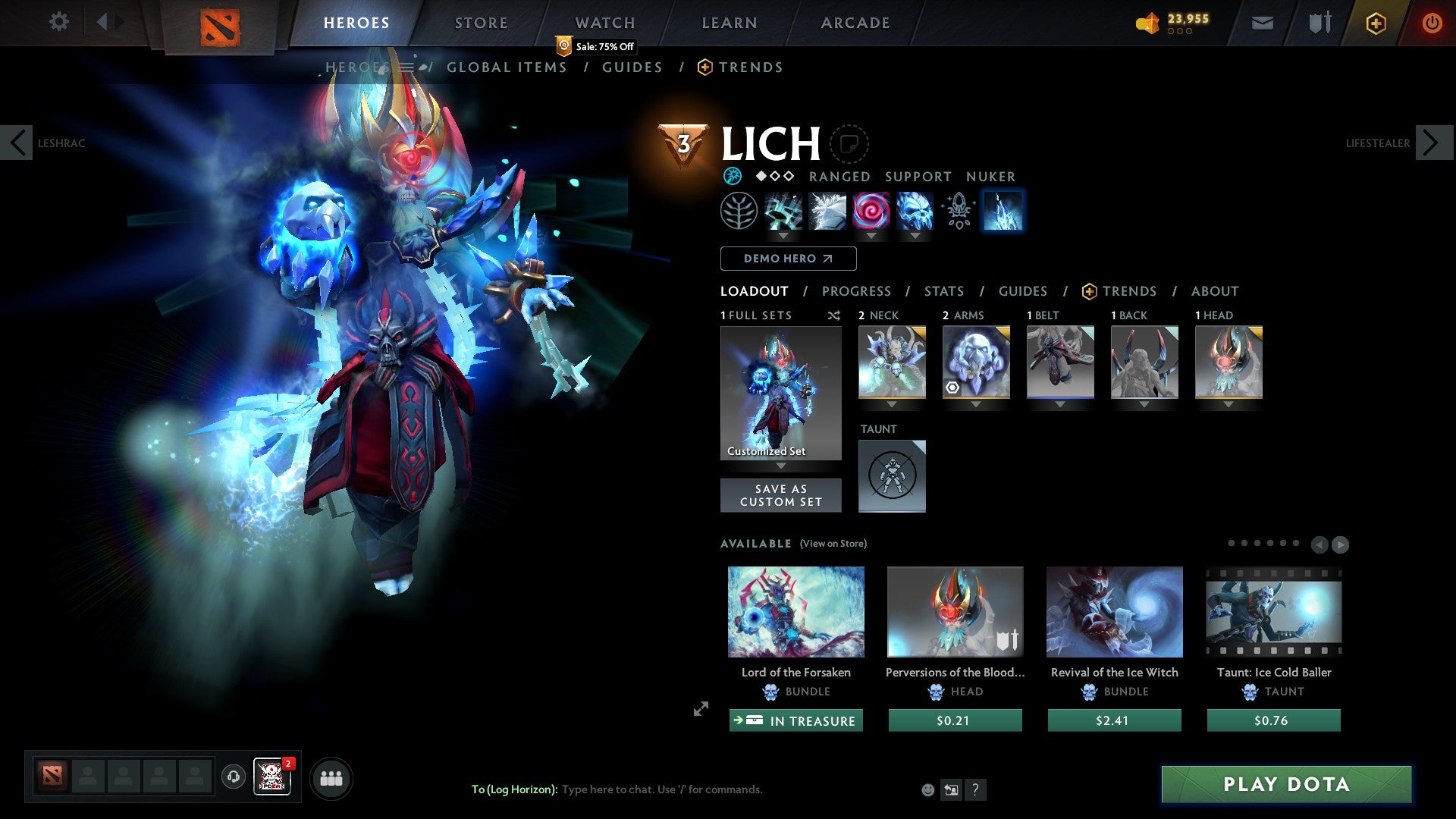1456x819 pixels.
Task: Select the Chain Frost ultimate ability icon
Action: coord(1003,211)
